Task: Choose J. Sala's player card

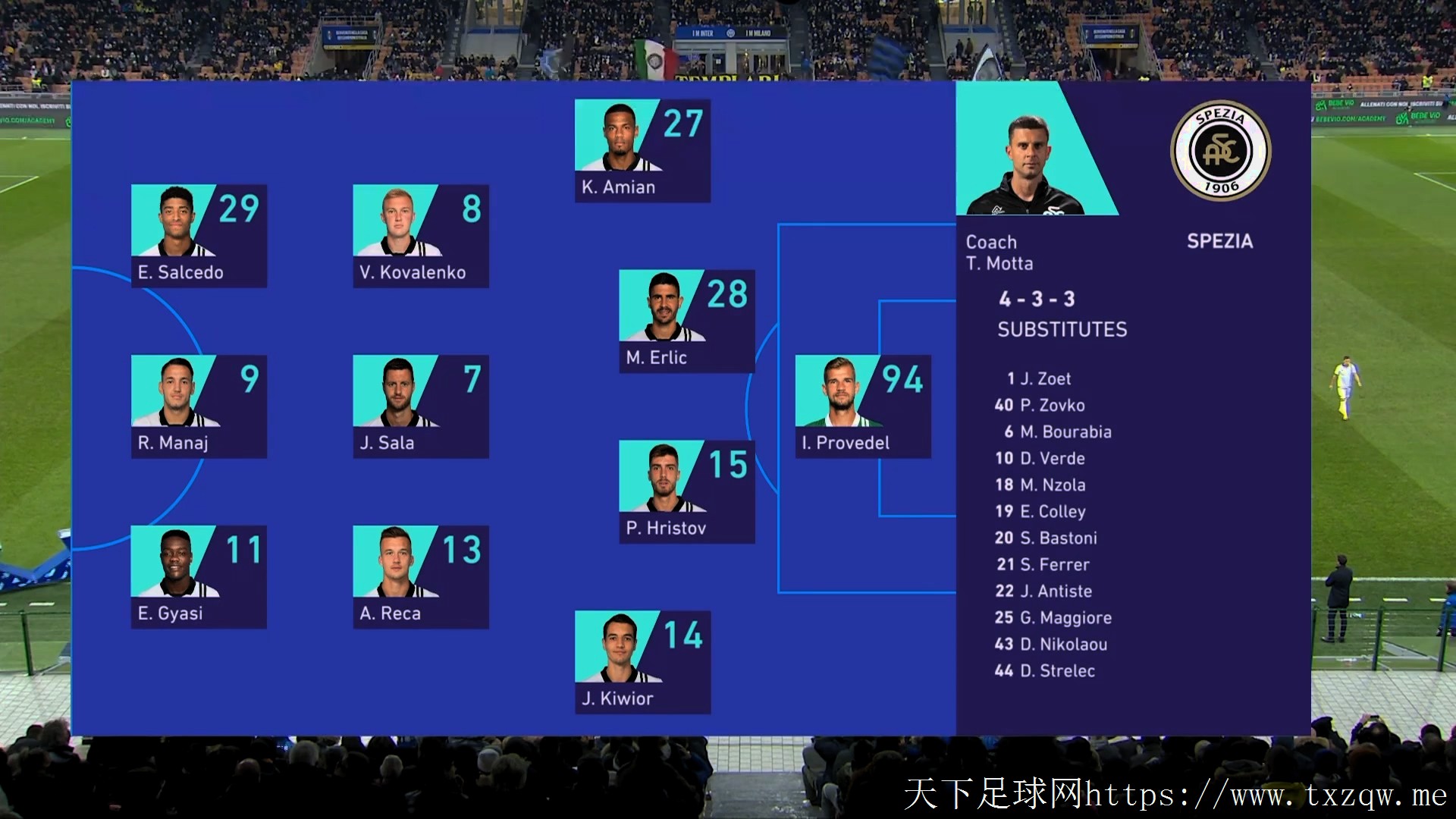Action: click(420, 406)
